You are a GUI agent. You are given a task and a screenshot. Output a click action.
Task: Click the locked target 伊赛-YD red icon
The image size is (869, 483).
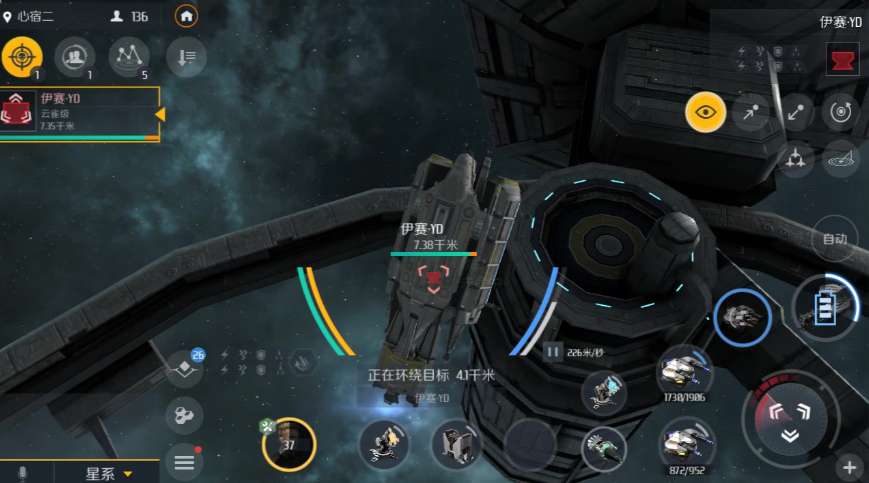click(842, 60)
